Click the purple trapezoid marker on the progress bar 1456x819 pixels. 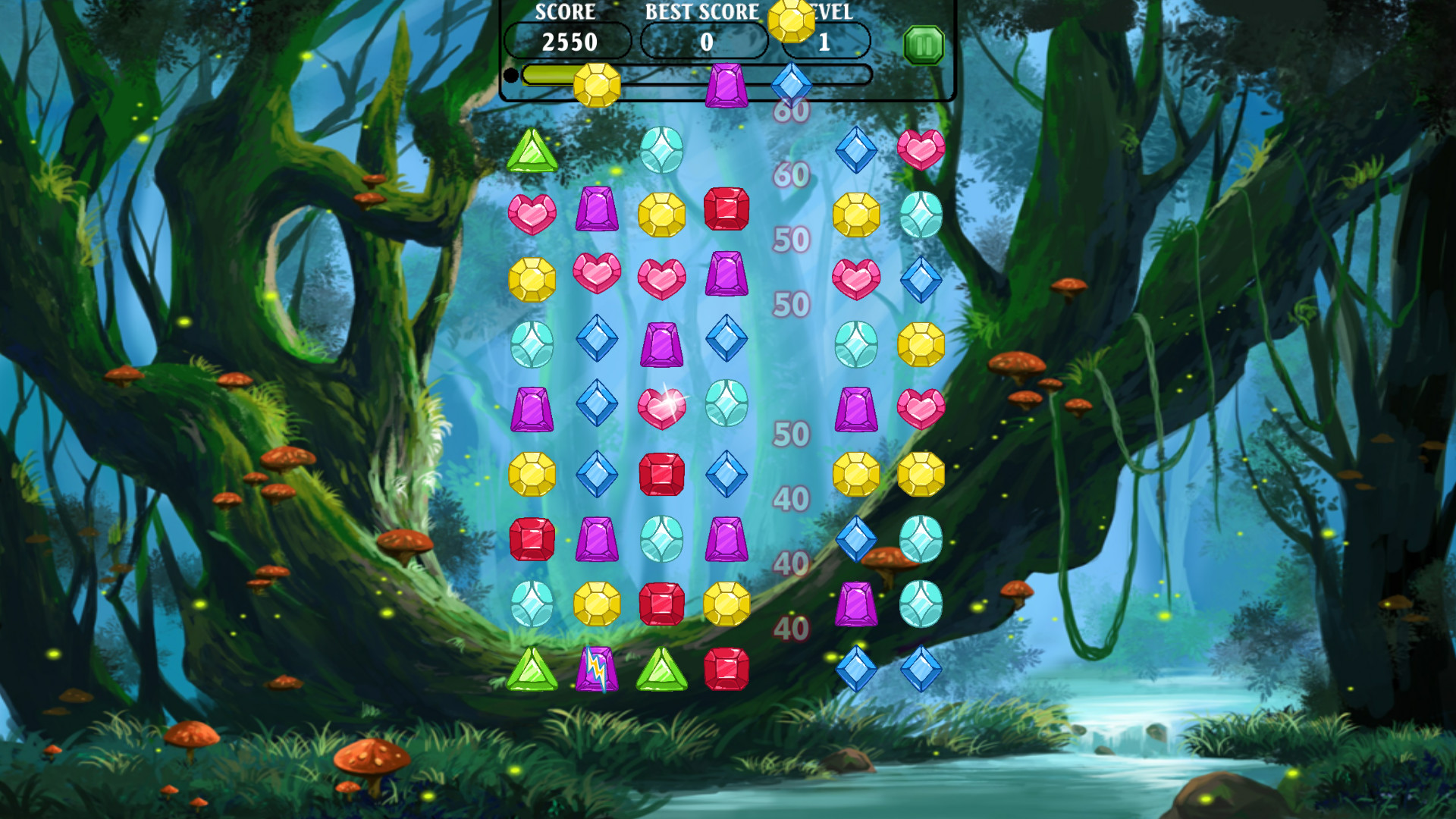point(726,83)
